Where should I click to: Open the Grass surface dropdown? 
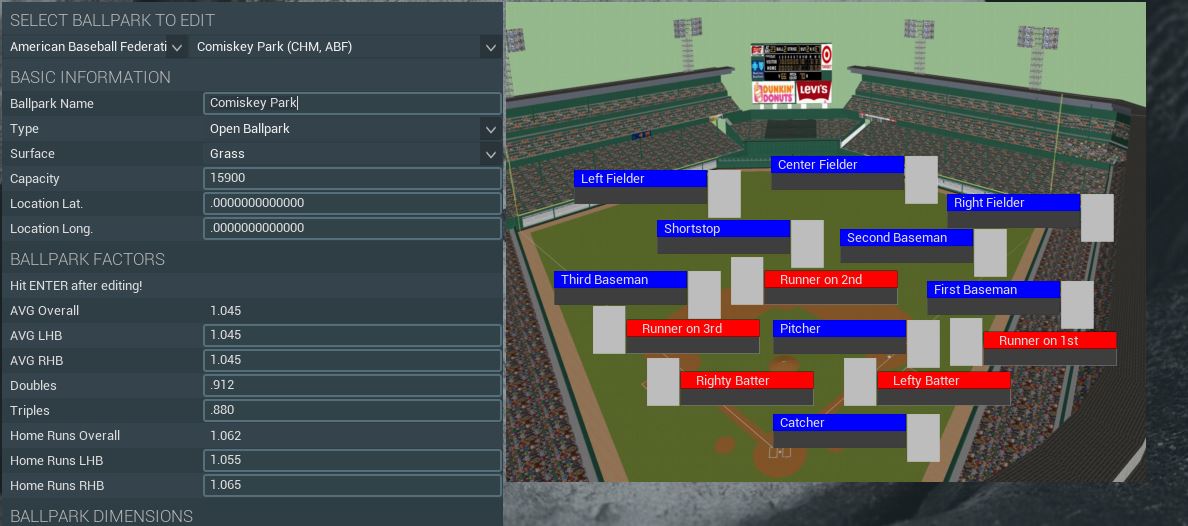(x=352, y=154)
